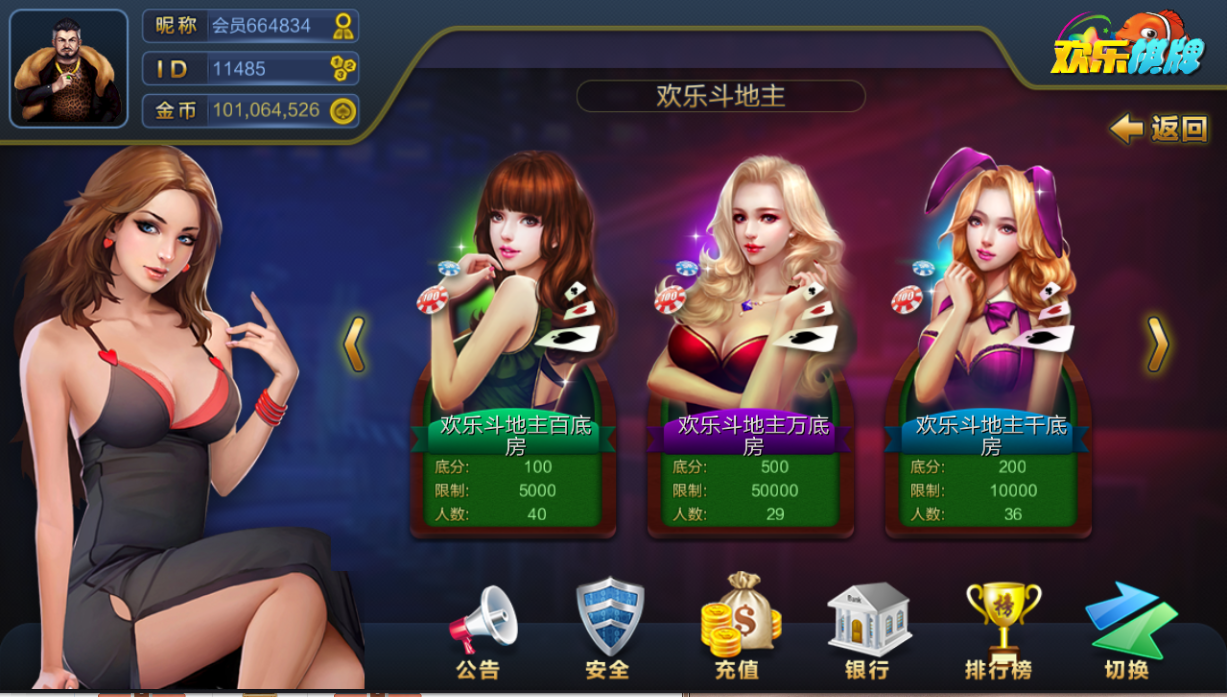Click the coins icon beside the ID
The image size is (1227, 697).
pyautogui.click(x=343, y=68)
